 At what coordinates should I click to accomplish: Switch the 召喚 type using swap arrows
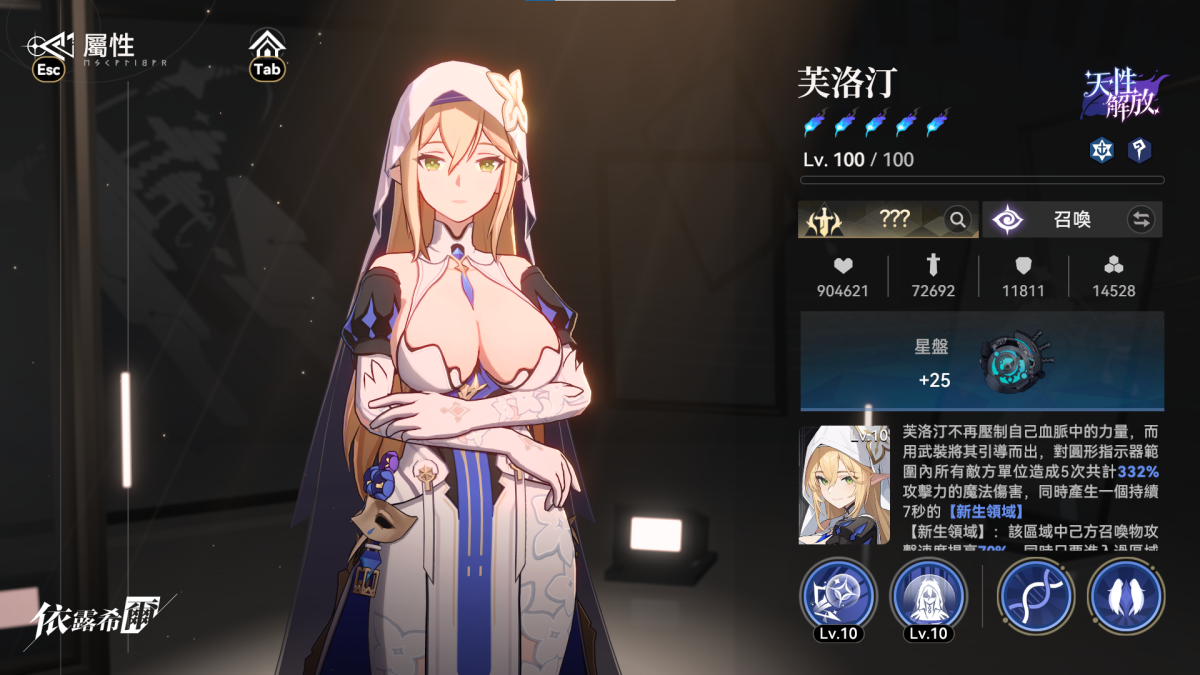point(1140,219)
